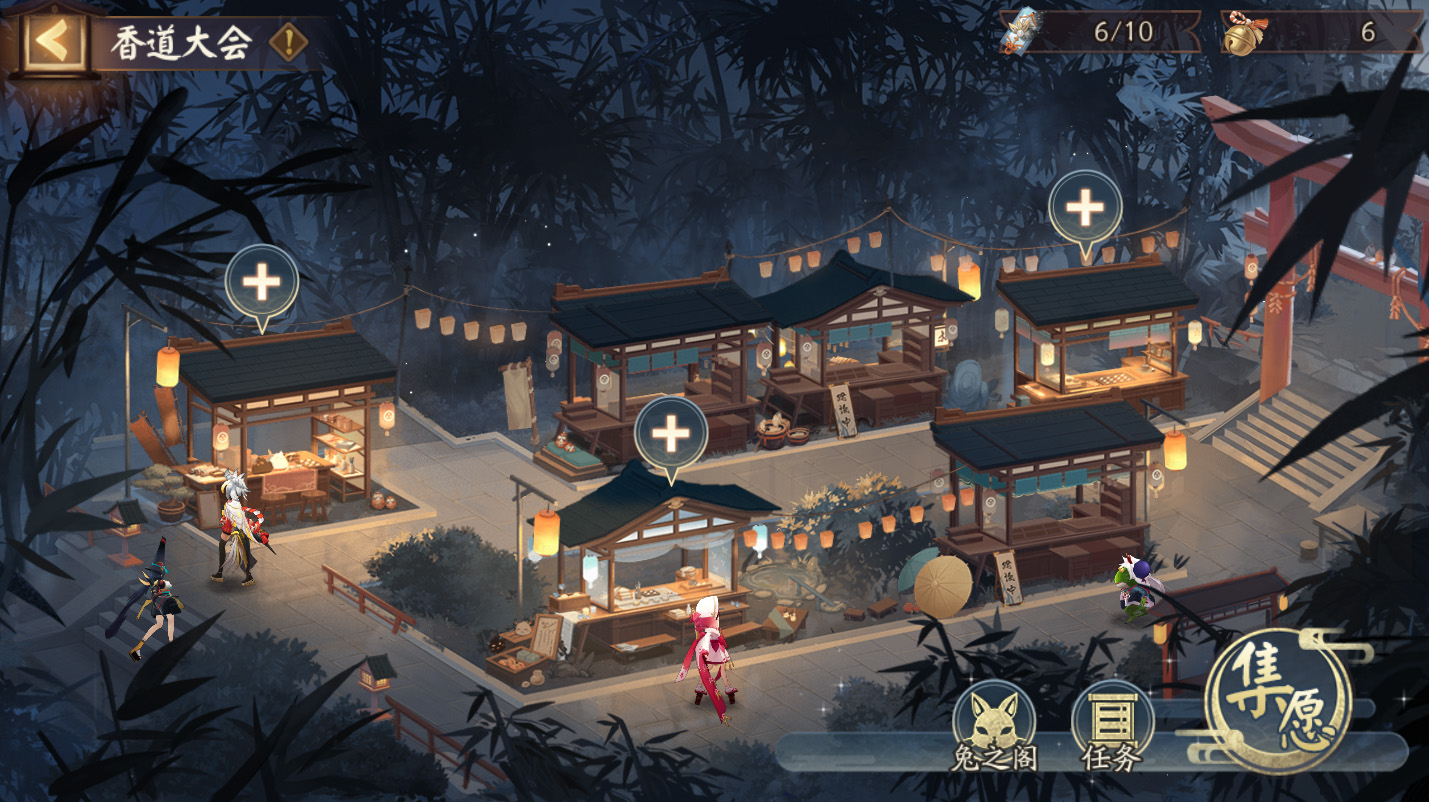Select the plus bubble above the pottery stall with shelves
This screenshot has height=802, width=1429.
[262, 283]
